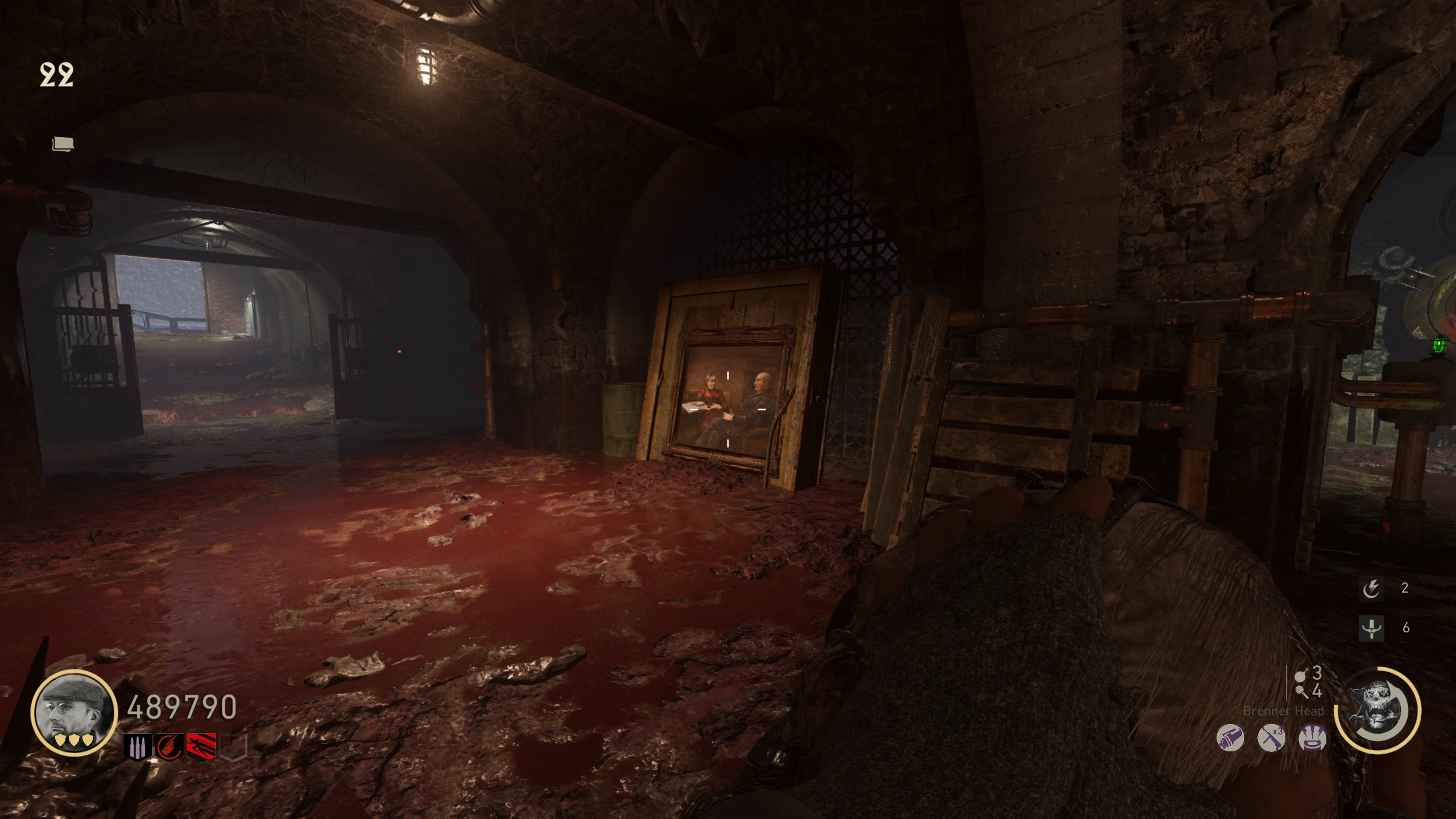Click the purple shockwave ring mod icon
Screen dimensions: 1456x819
point(1313,739)
